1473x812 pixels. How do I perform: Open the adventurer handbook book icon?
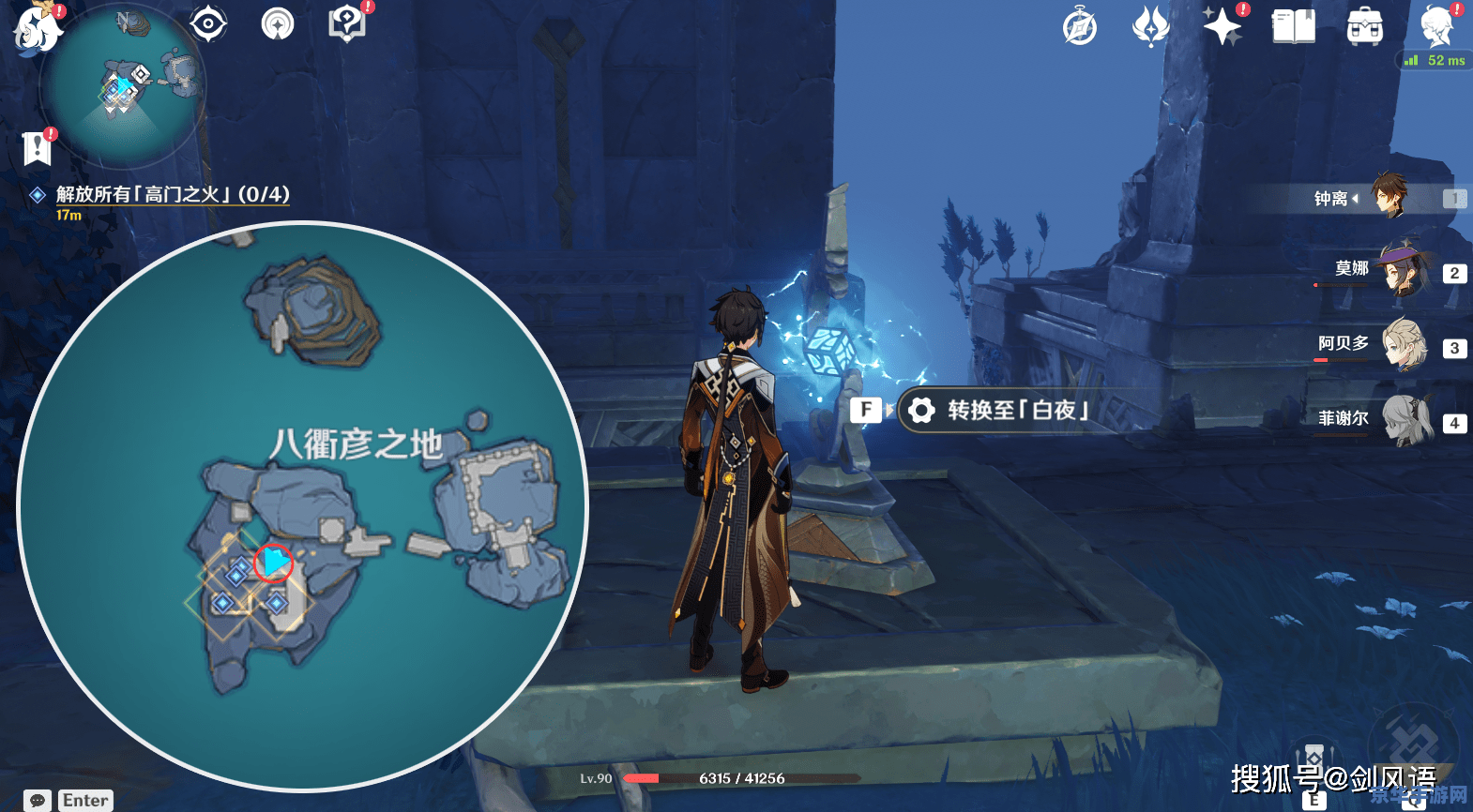1293,26
